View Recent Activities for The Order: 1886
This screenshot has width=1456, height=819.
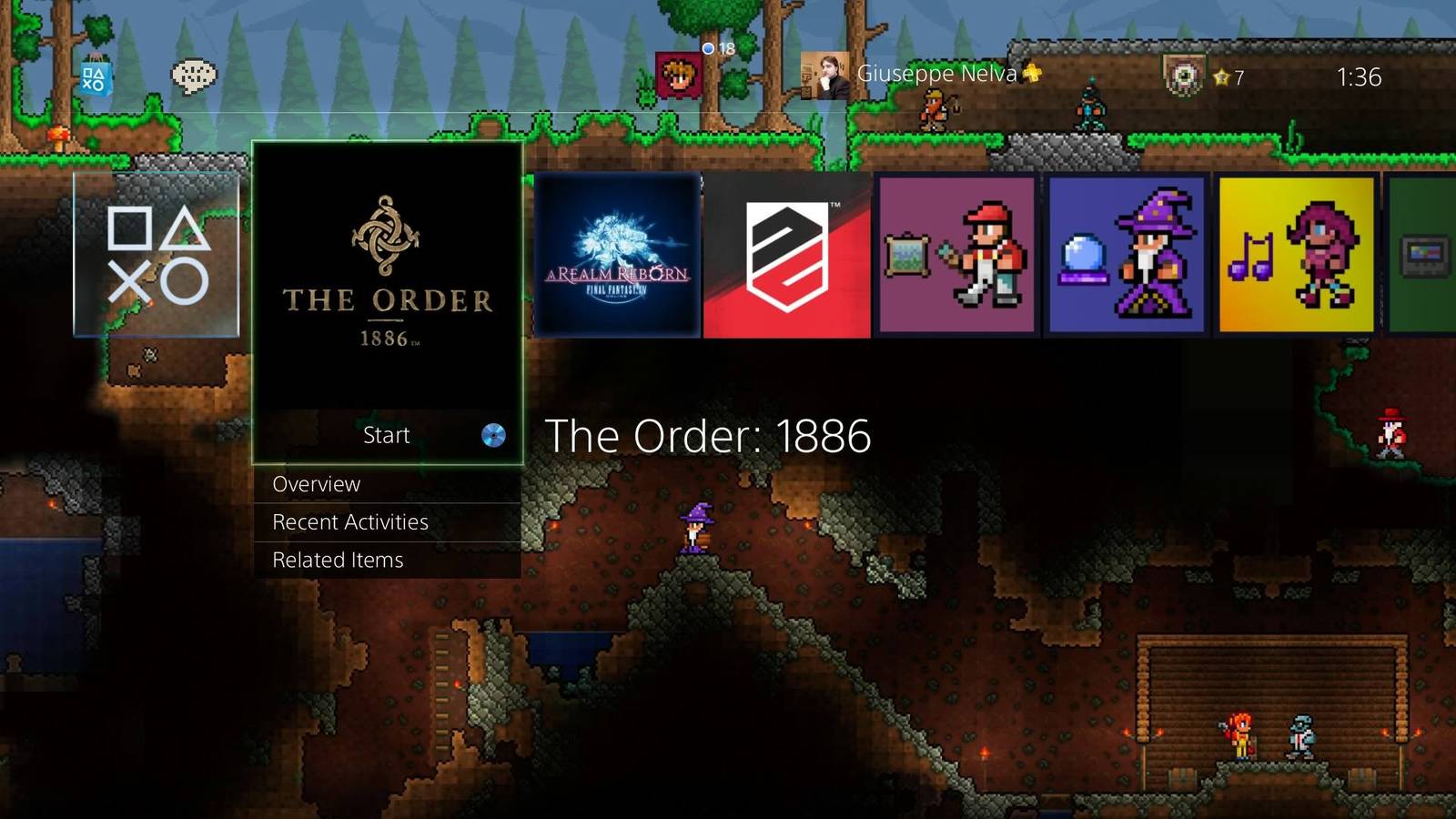tap(349, 521)
